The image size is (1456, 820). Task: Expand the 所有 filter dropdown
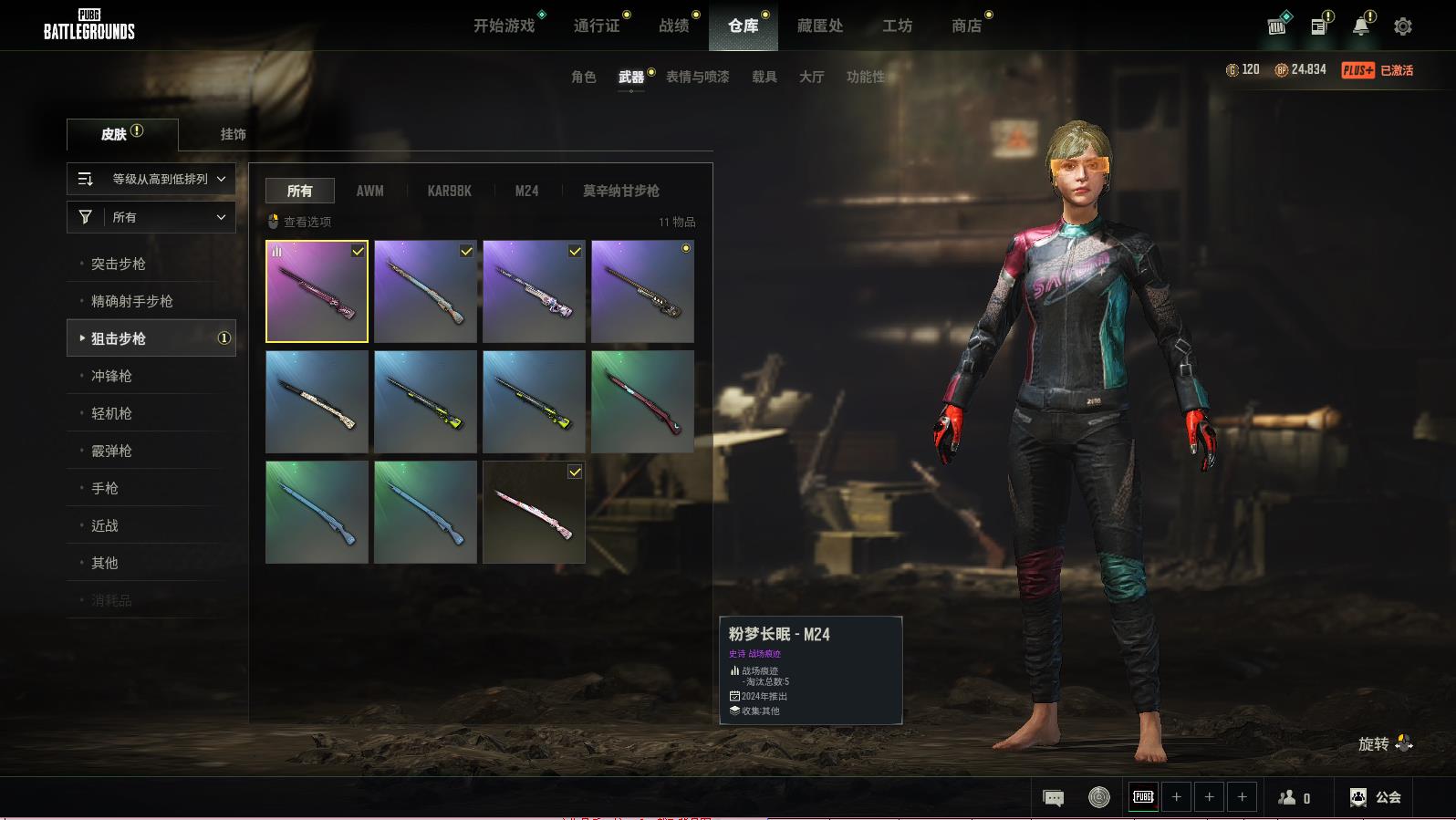(x=151, y=217)
